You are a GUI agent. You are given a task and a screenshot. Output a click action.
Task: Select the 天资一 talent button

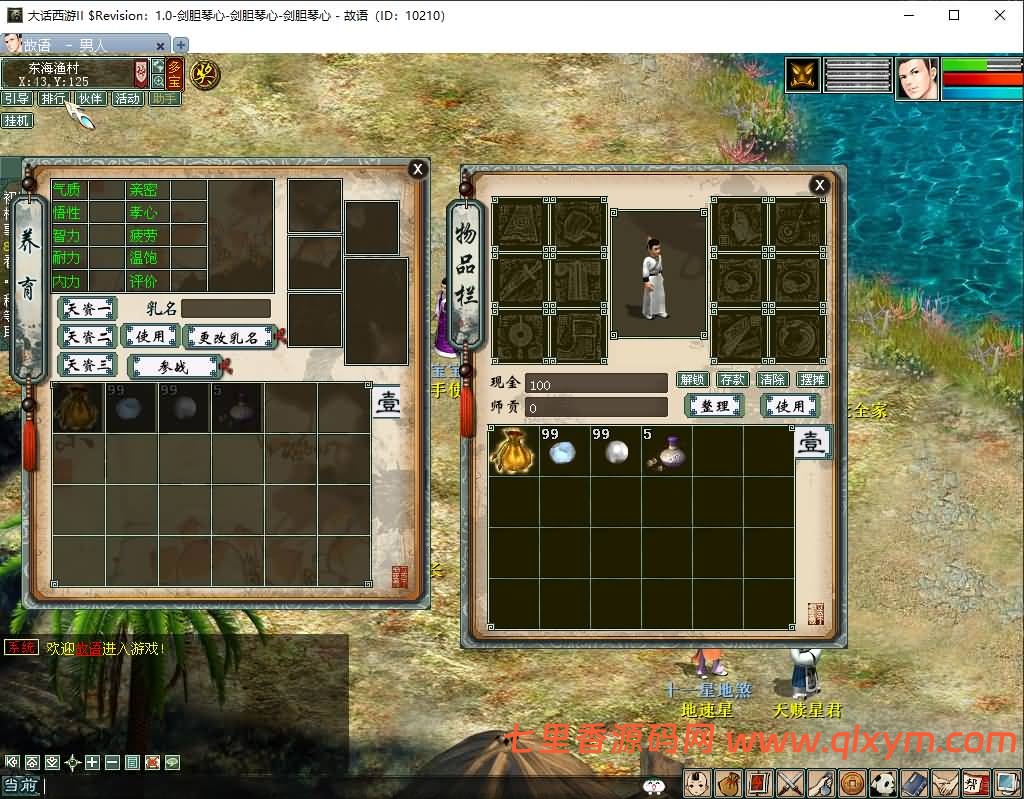click(x=88, y=309)
